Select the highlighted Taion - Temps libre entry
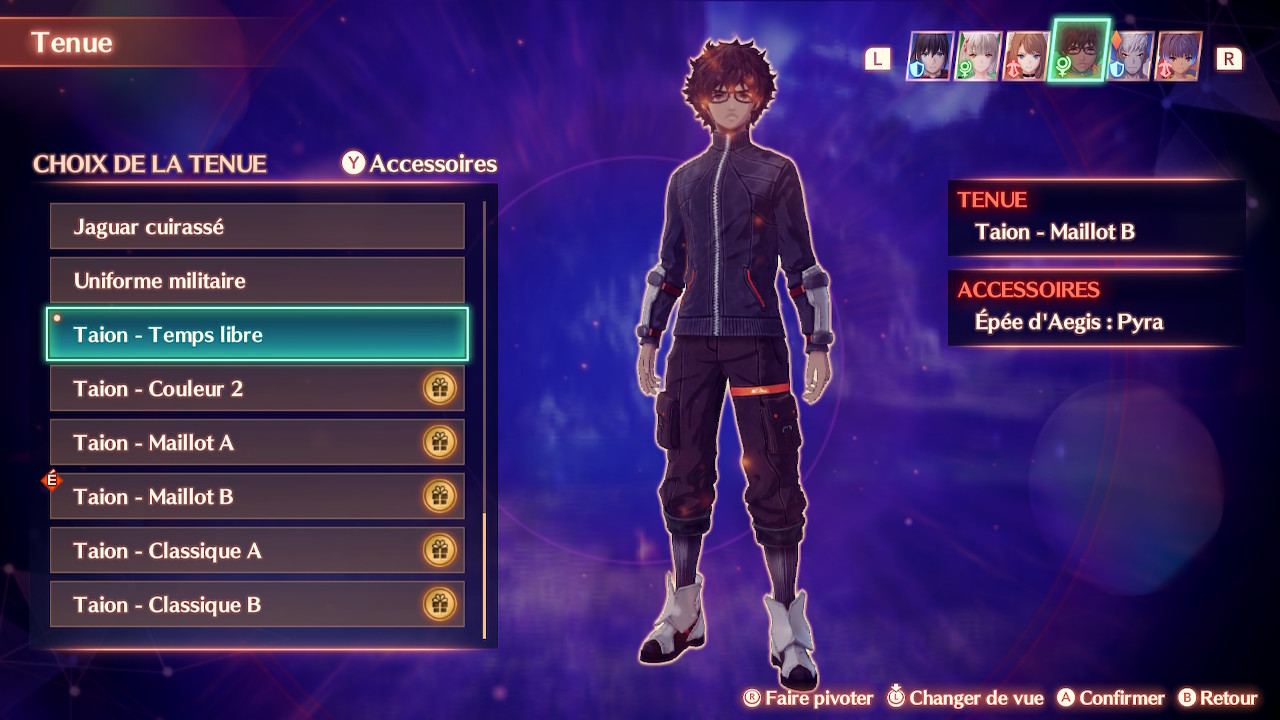The height and width of the screenshot is (720, 1280). pos(257,335)
